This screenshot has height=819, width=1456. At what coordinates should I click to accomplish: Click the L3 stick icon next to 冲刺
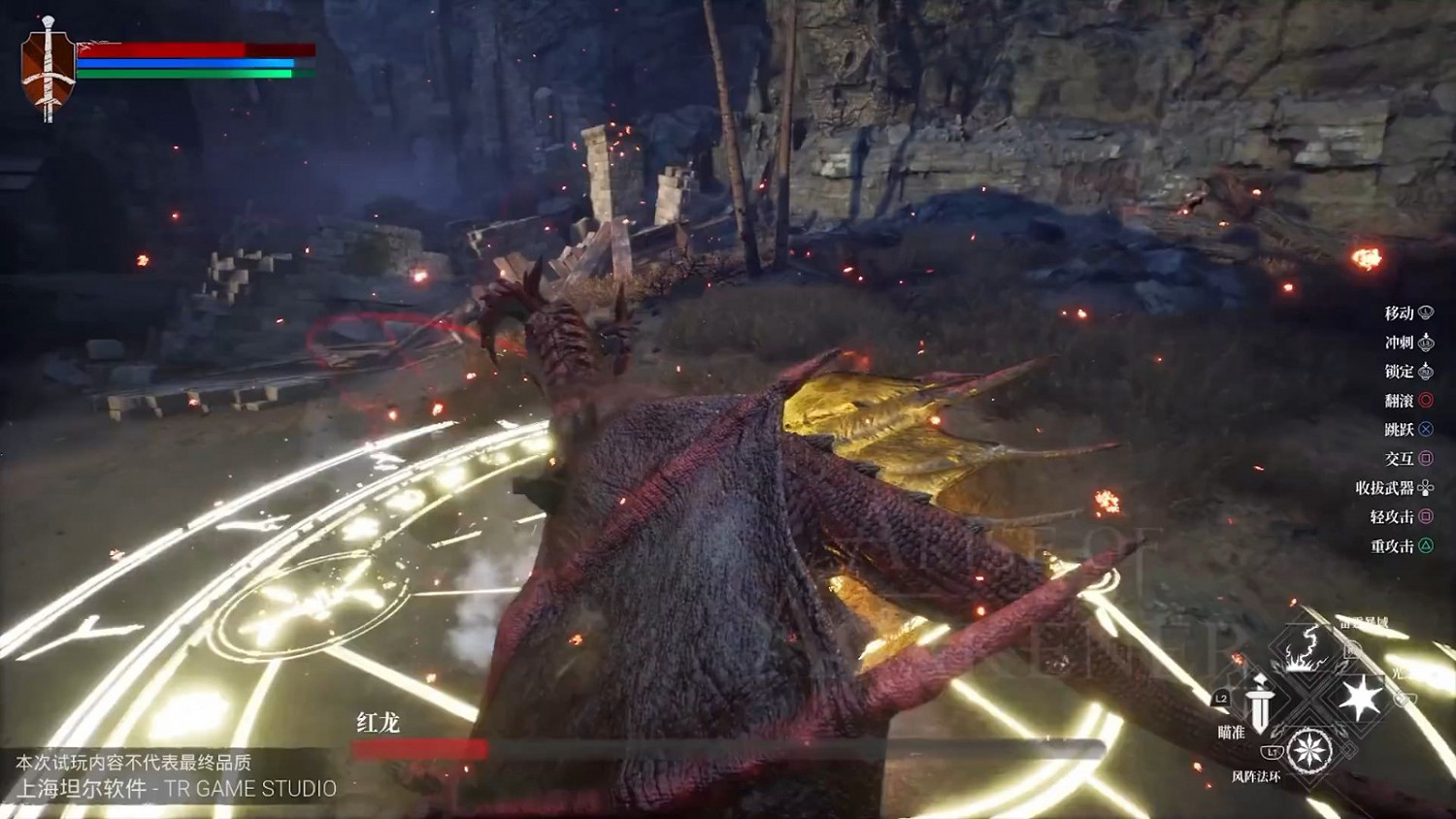click(1426, 343)
